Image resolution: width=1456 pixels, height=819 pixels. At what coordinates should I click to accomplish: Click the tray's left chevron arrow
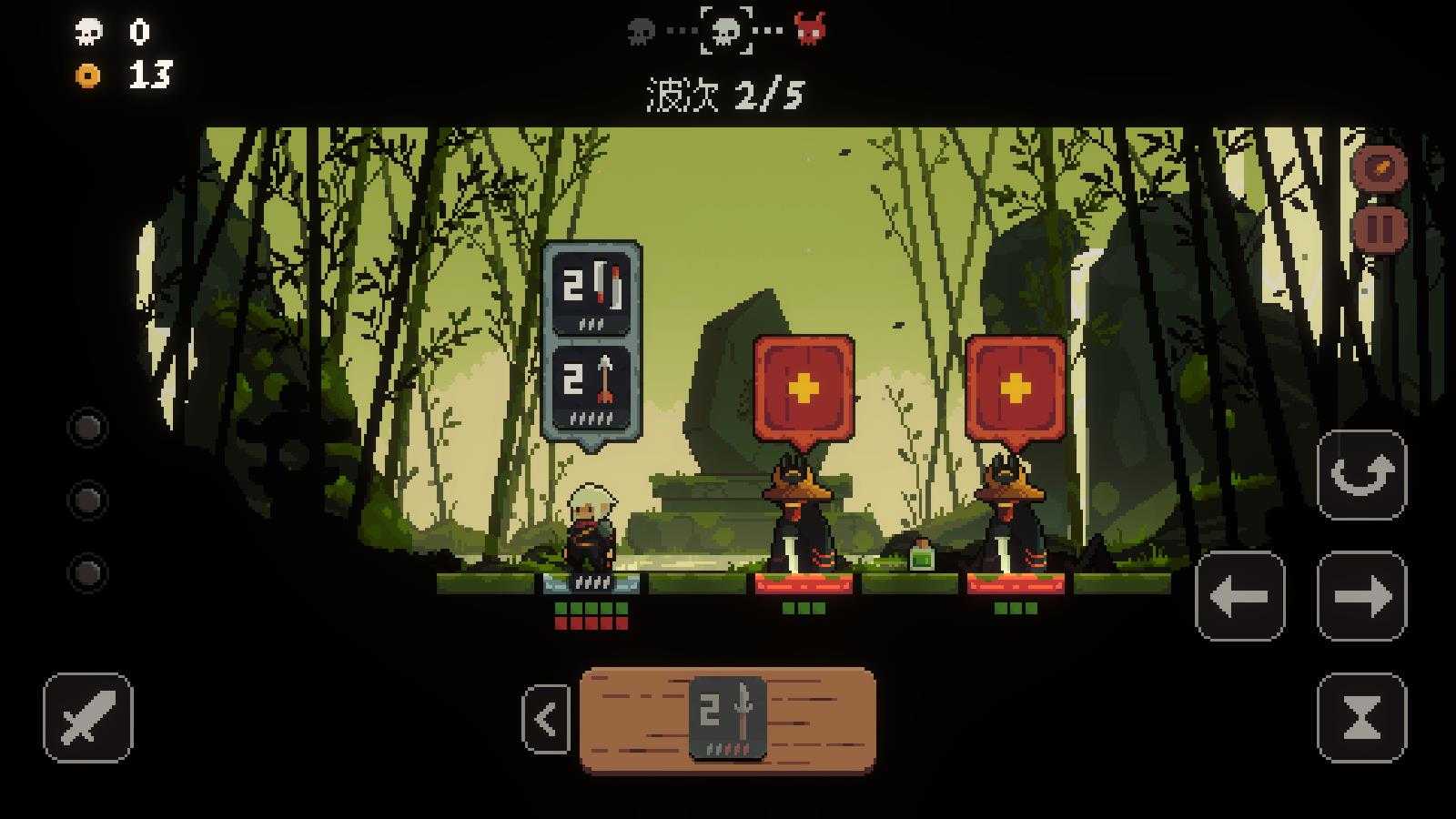[x=546, y=720]
